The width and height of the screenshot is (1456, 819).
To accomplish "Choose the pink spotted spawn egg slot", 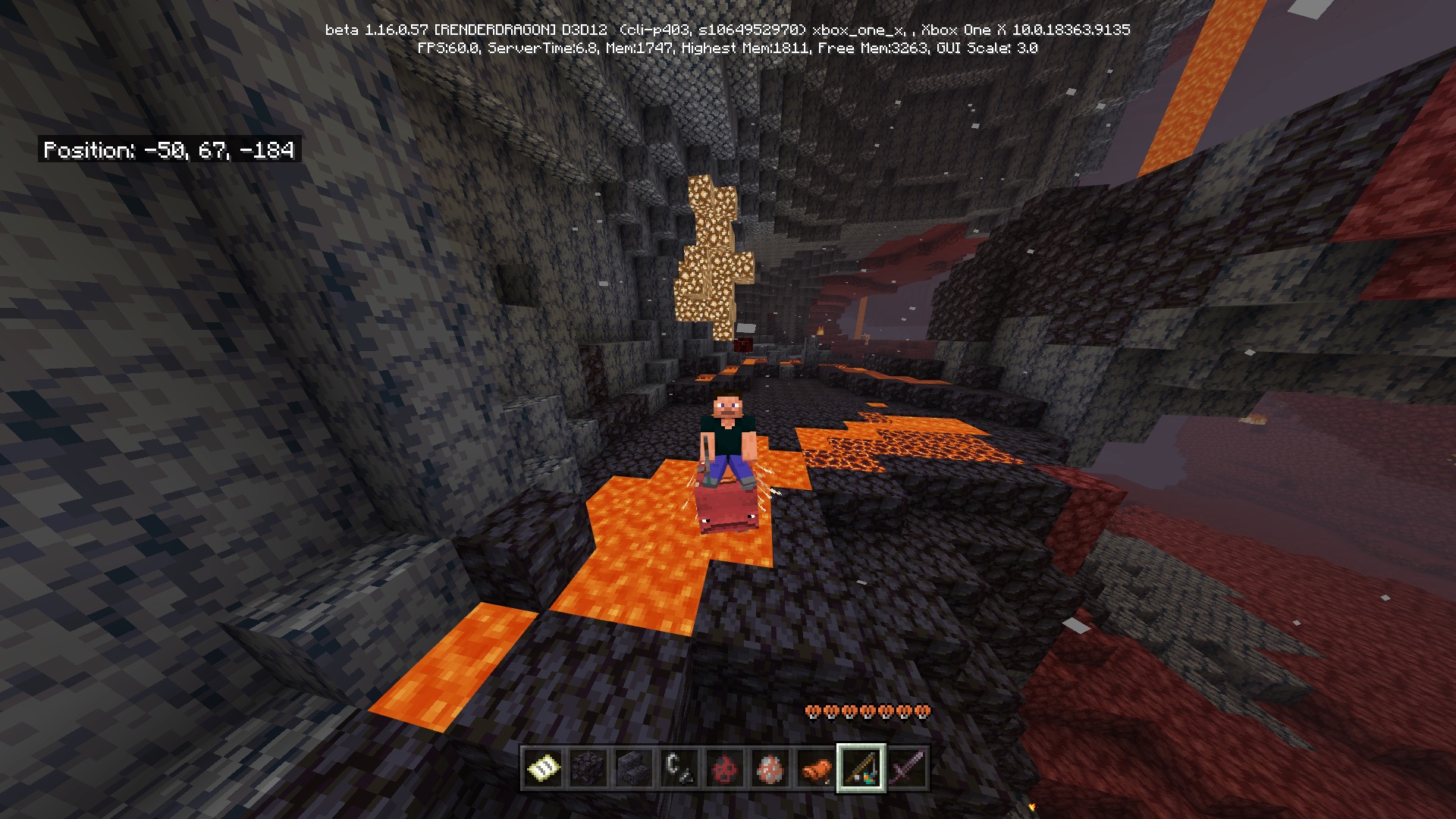I will tap(770, 768).
